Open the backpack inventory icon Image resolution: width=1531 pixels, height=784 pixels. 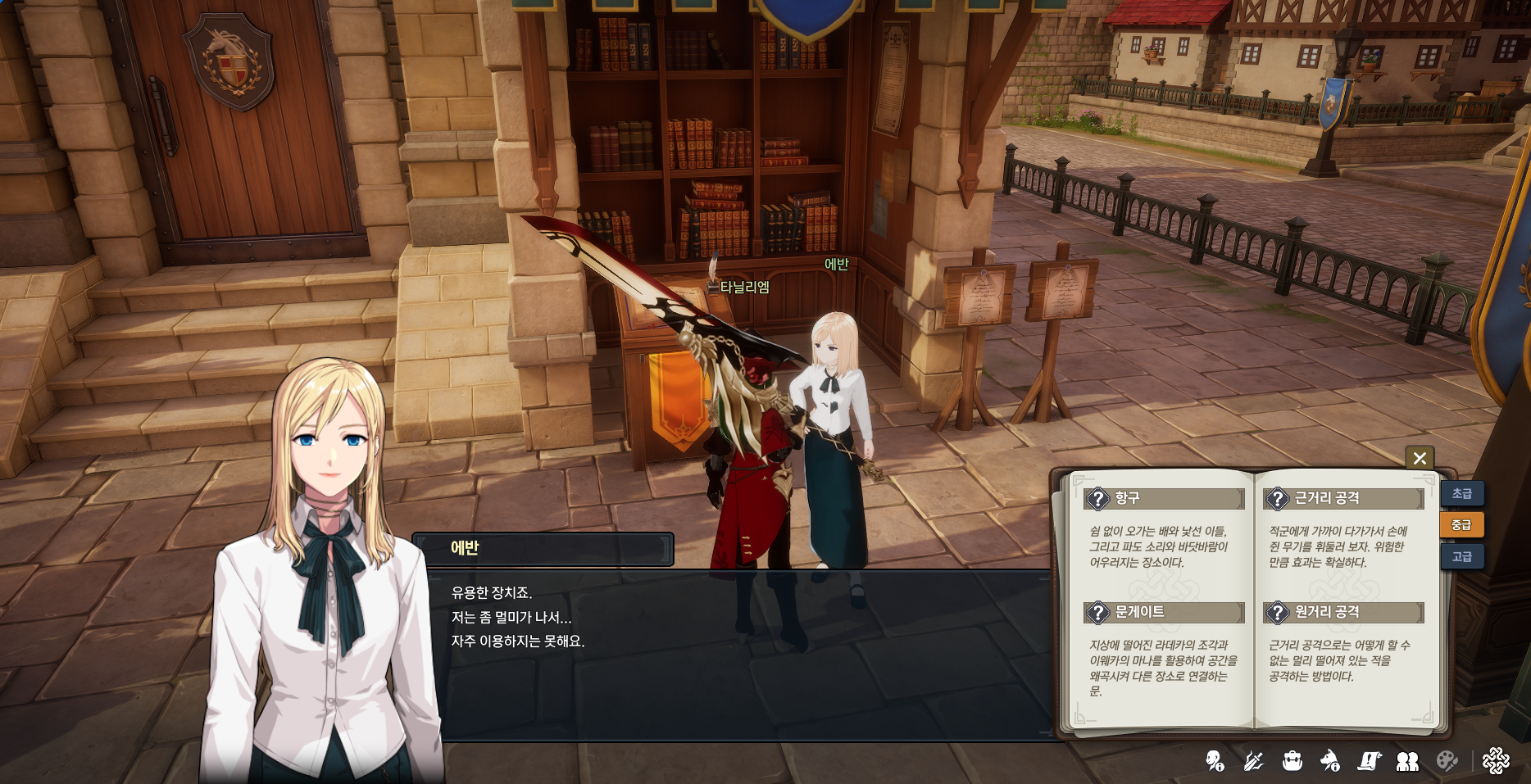pyautogui.click(x=1292, y=761)
